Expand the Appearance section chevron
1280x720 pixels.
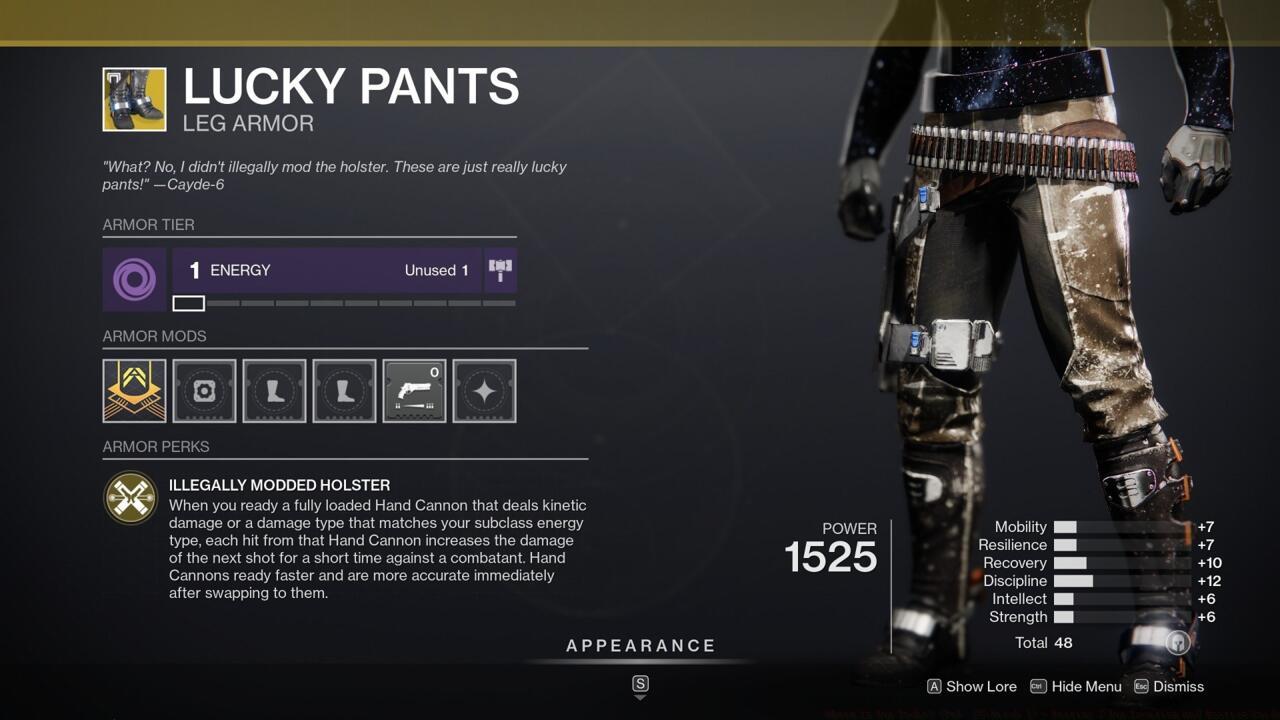pos(639,687)
